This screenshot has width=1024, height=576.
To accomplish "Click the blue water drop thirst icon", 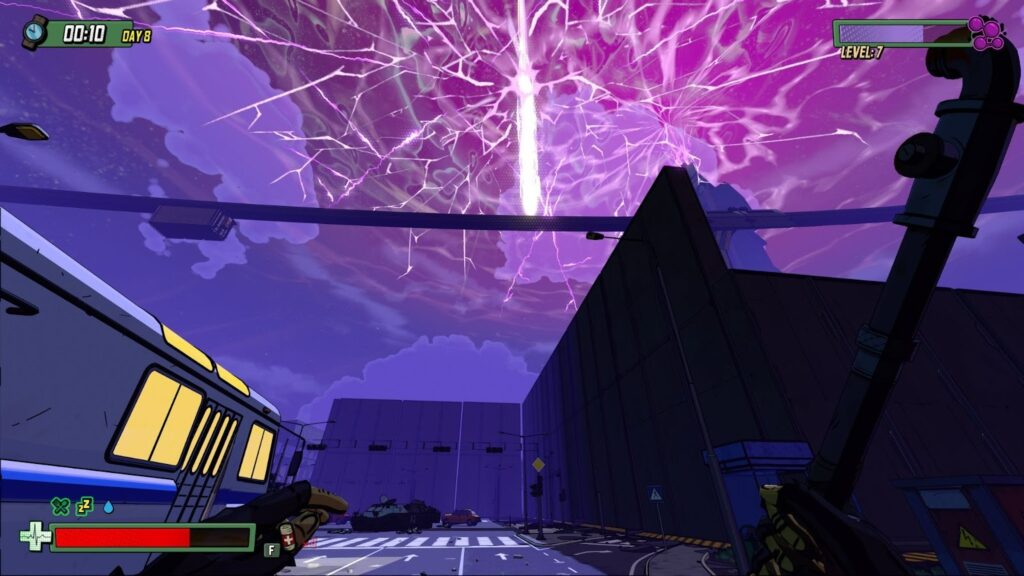I will 108,507.
